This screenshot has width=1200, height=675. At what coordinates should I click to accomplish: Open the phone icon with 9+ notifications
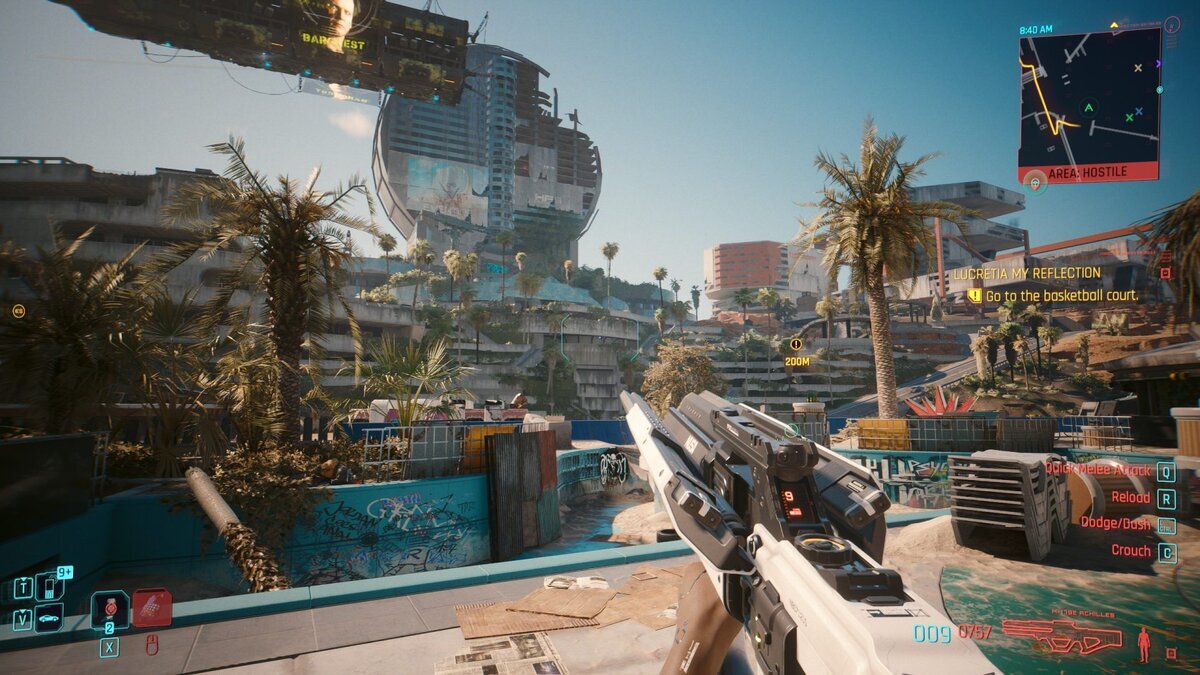tap(49, 586)
